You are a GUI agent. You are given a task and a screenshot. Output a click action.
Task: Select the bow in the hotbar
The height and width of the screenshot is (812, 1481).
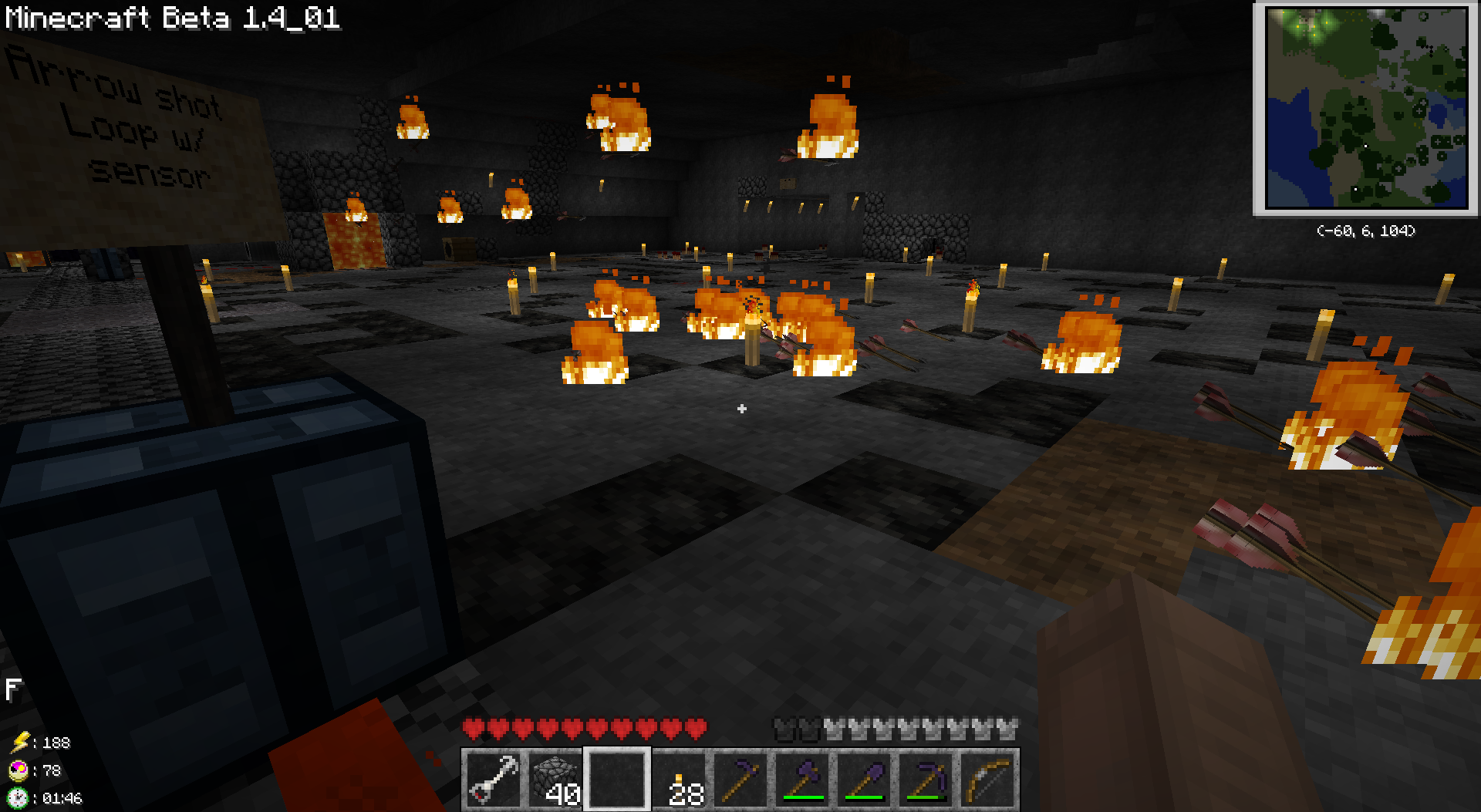[987, 779]
